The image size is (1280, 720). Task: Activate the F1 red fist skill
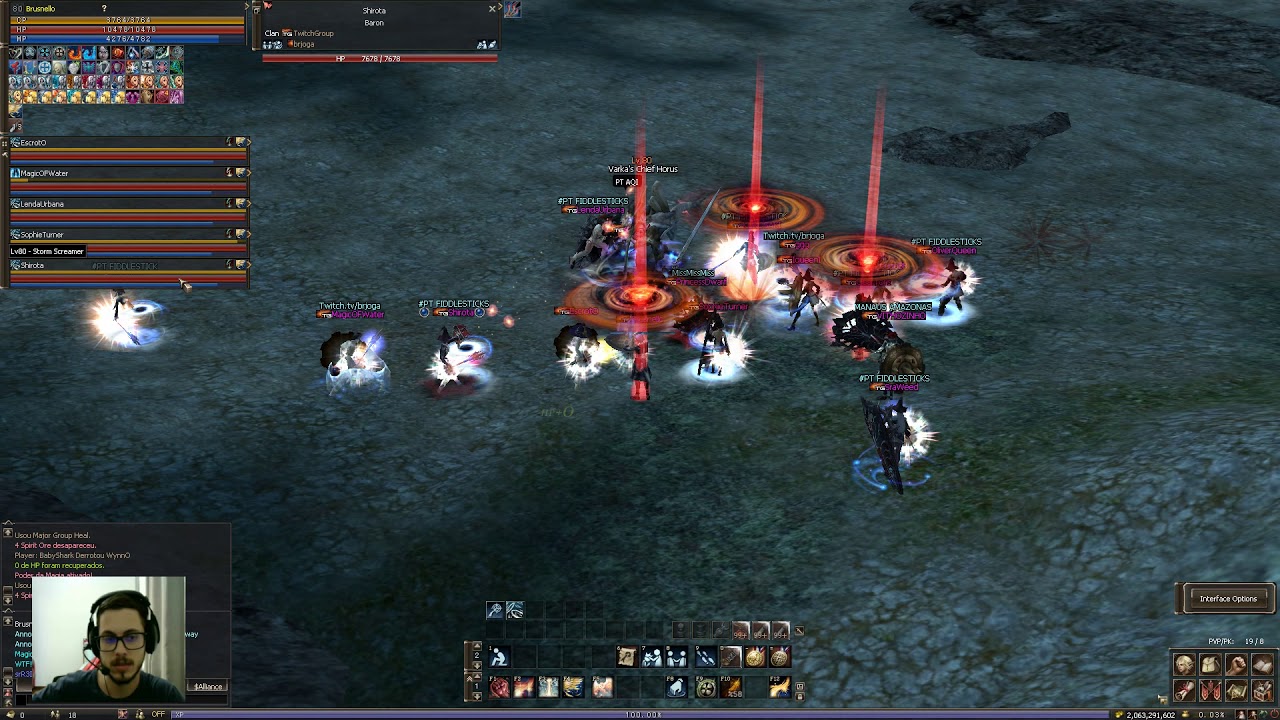click(499, 687)
